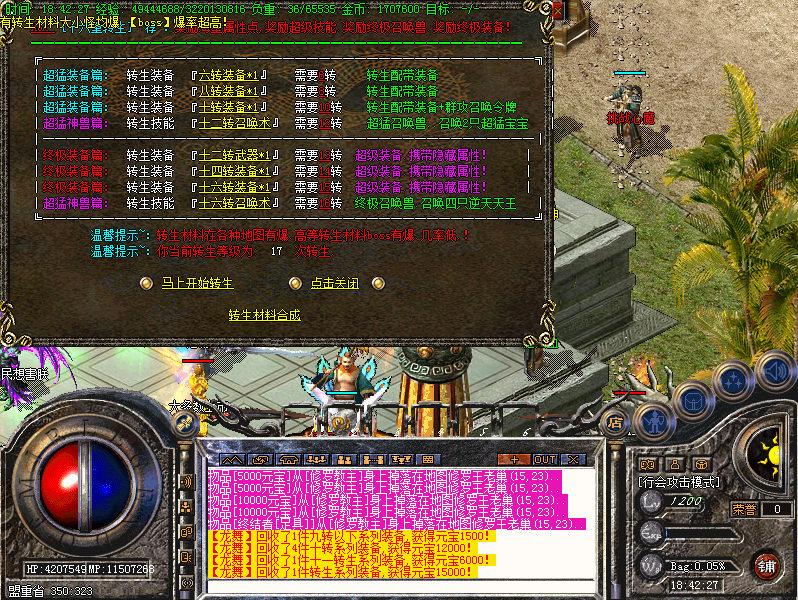Pick the 十四转装备*1 equipment option
Viewport: 798px width, 600px height.
(x=236, y=171)
